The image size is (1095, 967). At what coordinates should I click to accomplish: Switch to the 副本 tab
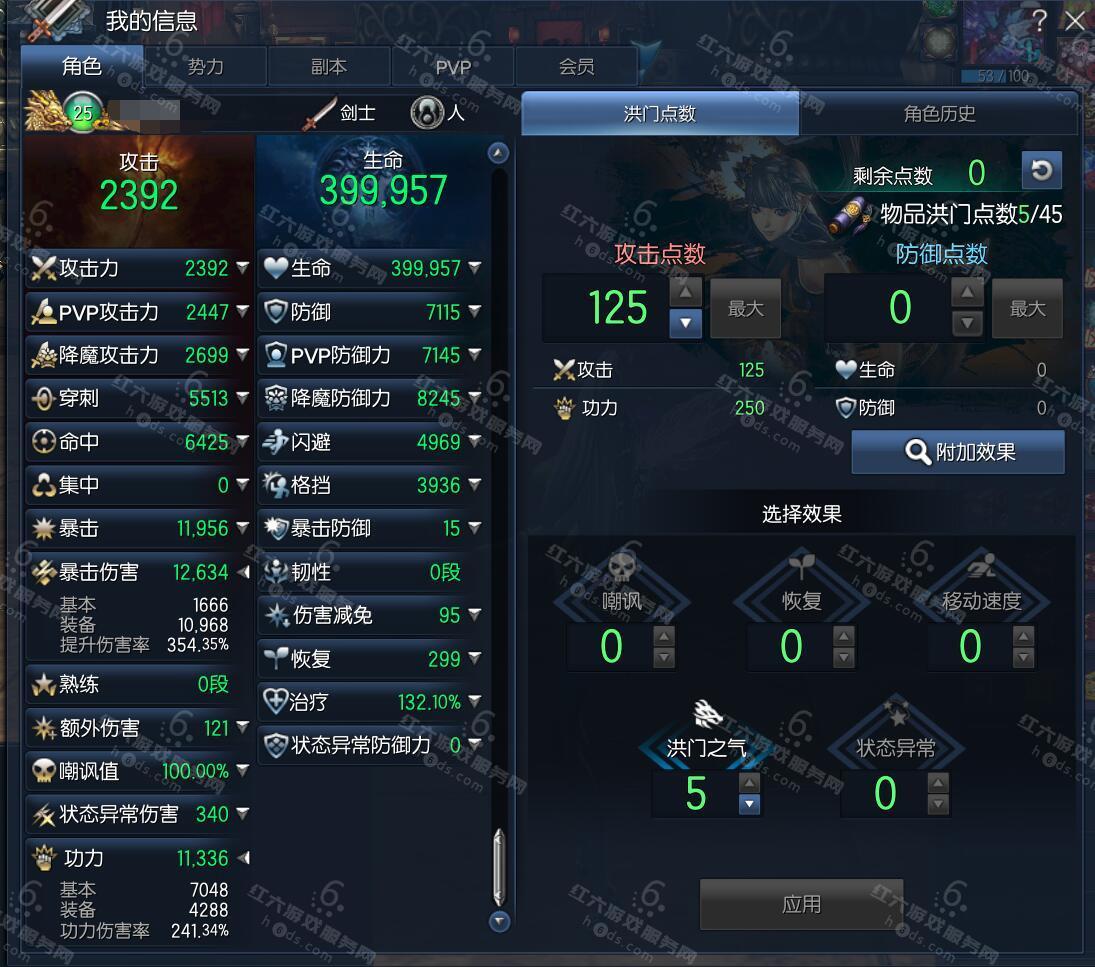(329, 67)
